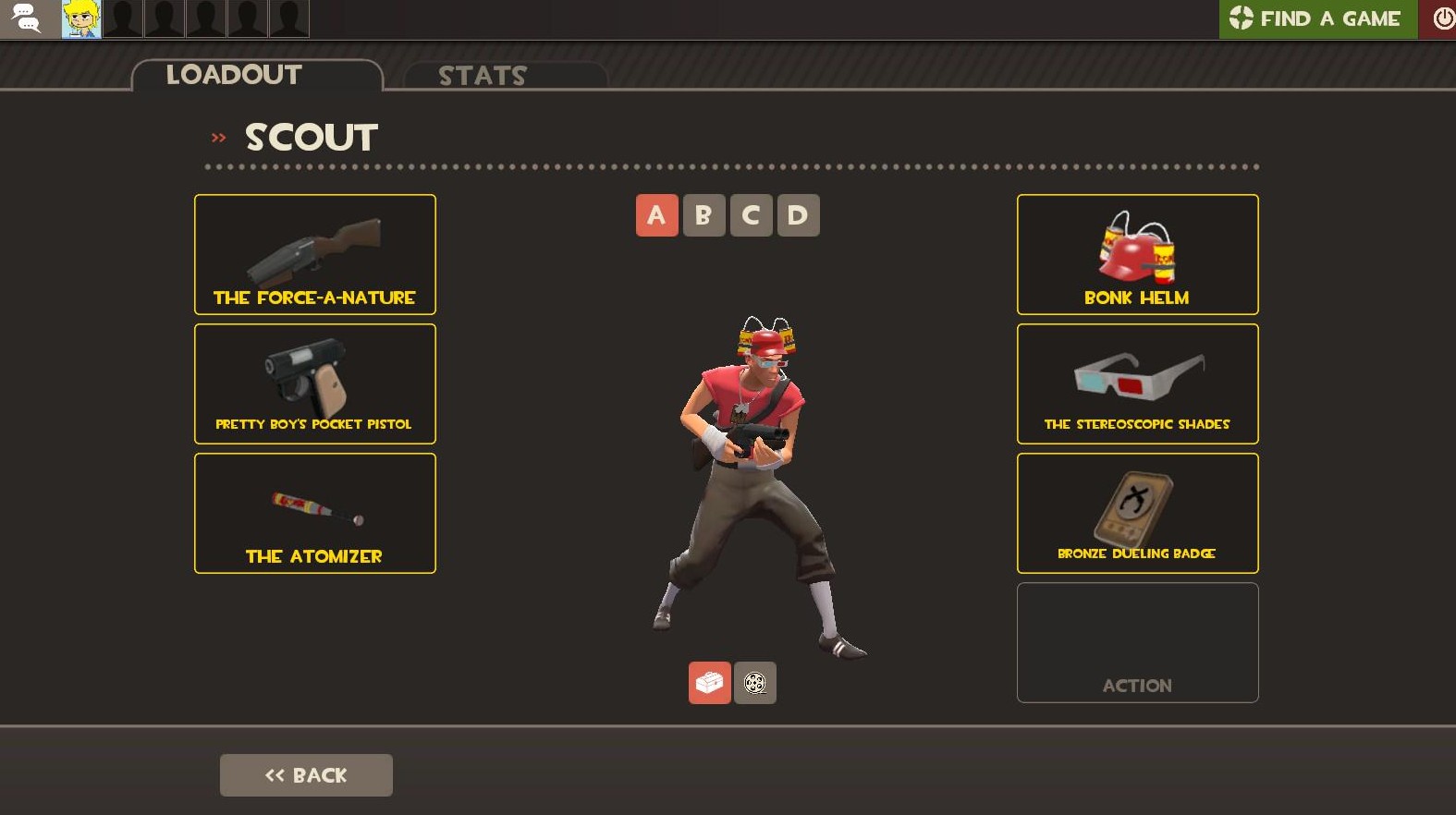Open the toolbox items icon below the Scout
This screenshot has width=1456, height=815.
pos(708,682)
